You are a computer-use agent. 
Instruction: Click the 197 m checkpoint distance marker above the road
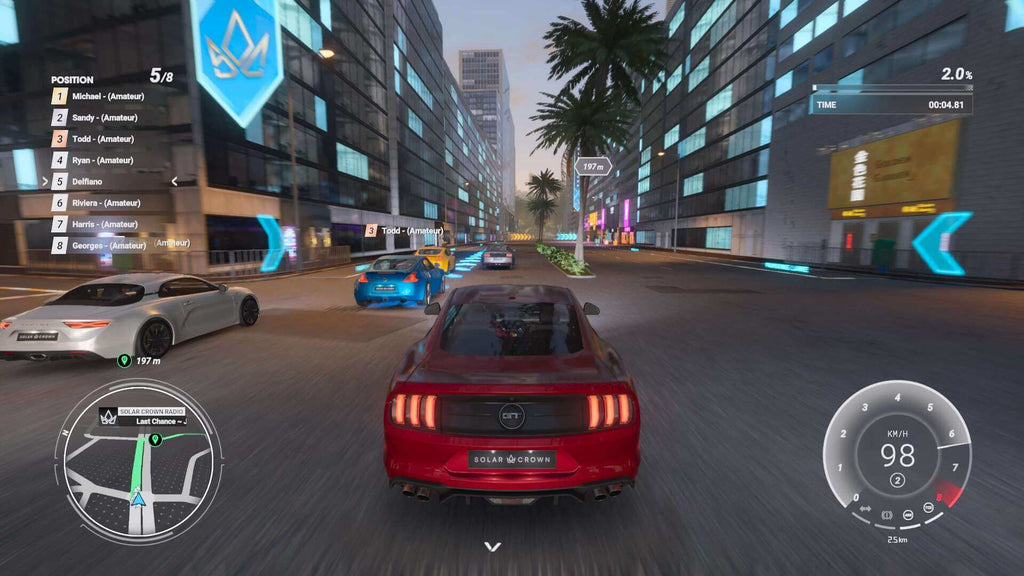pyautogui.click(x=593, y=167)
